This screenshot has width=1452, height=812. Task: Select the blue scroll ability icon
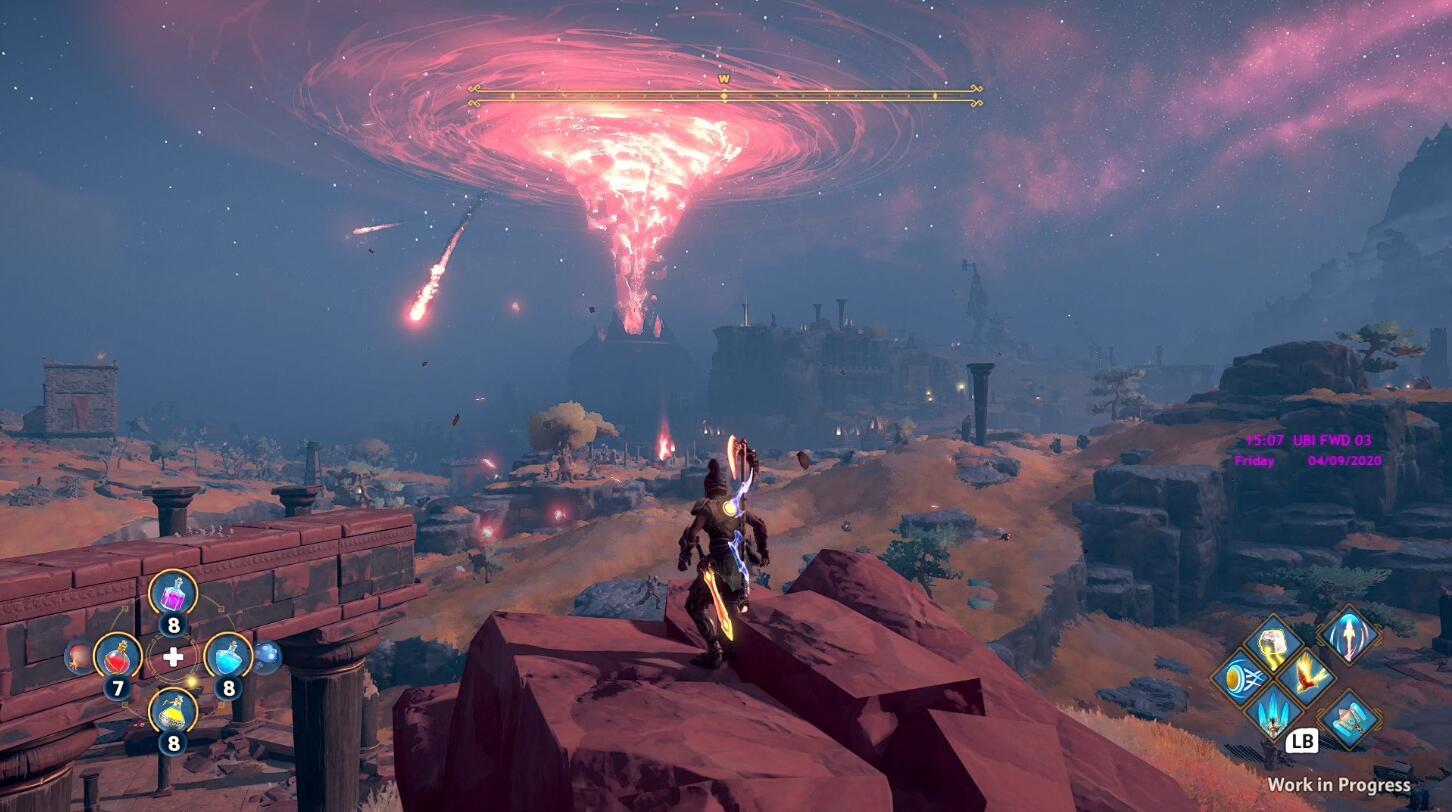pyautogui.click(x=1348, y=719)
